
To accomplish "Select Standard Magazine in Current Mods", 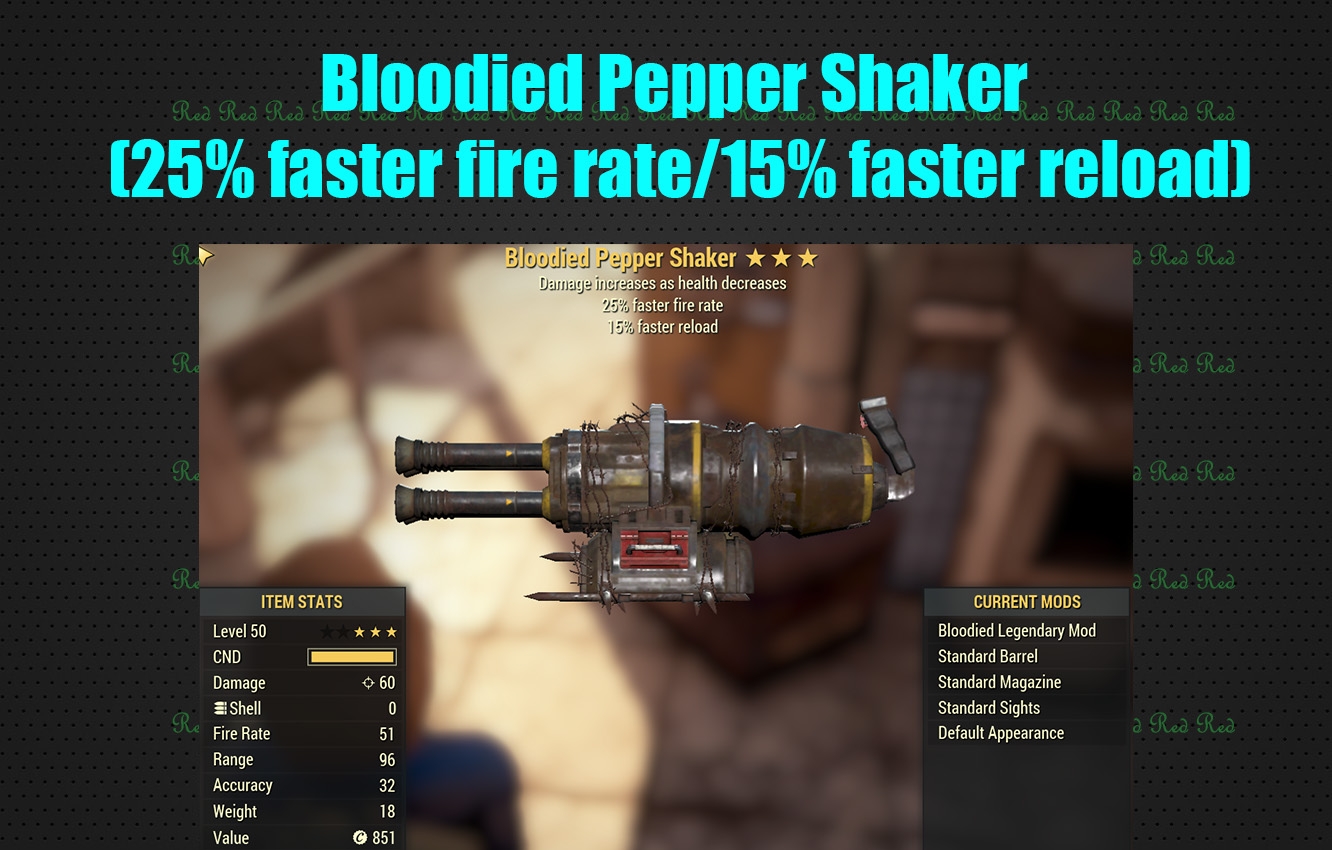I will coord(999,682).
